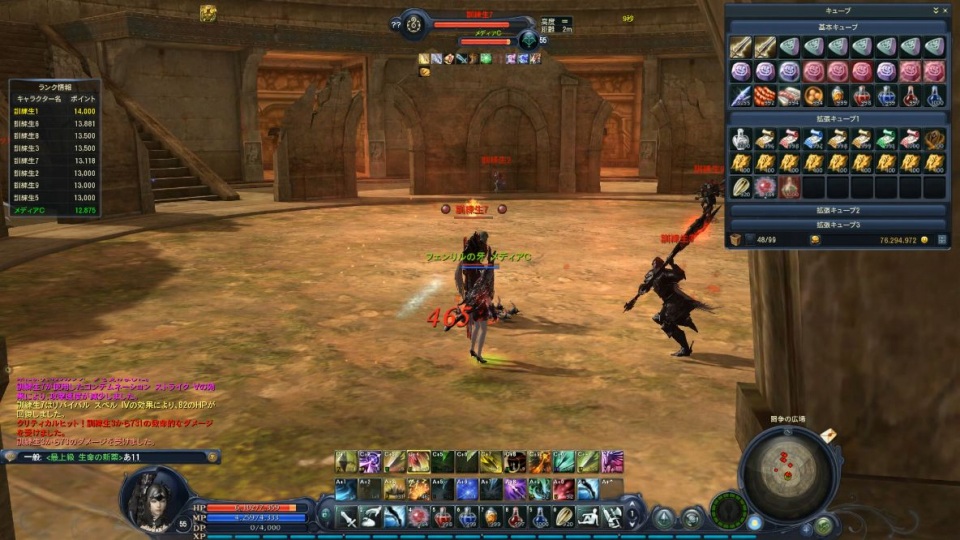
Task: Minimize the Cube window with double-arrow button
Action: pyautogui.click(x=934, y=10)
